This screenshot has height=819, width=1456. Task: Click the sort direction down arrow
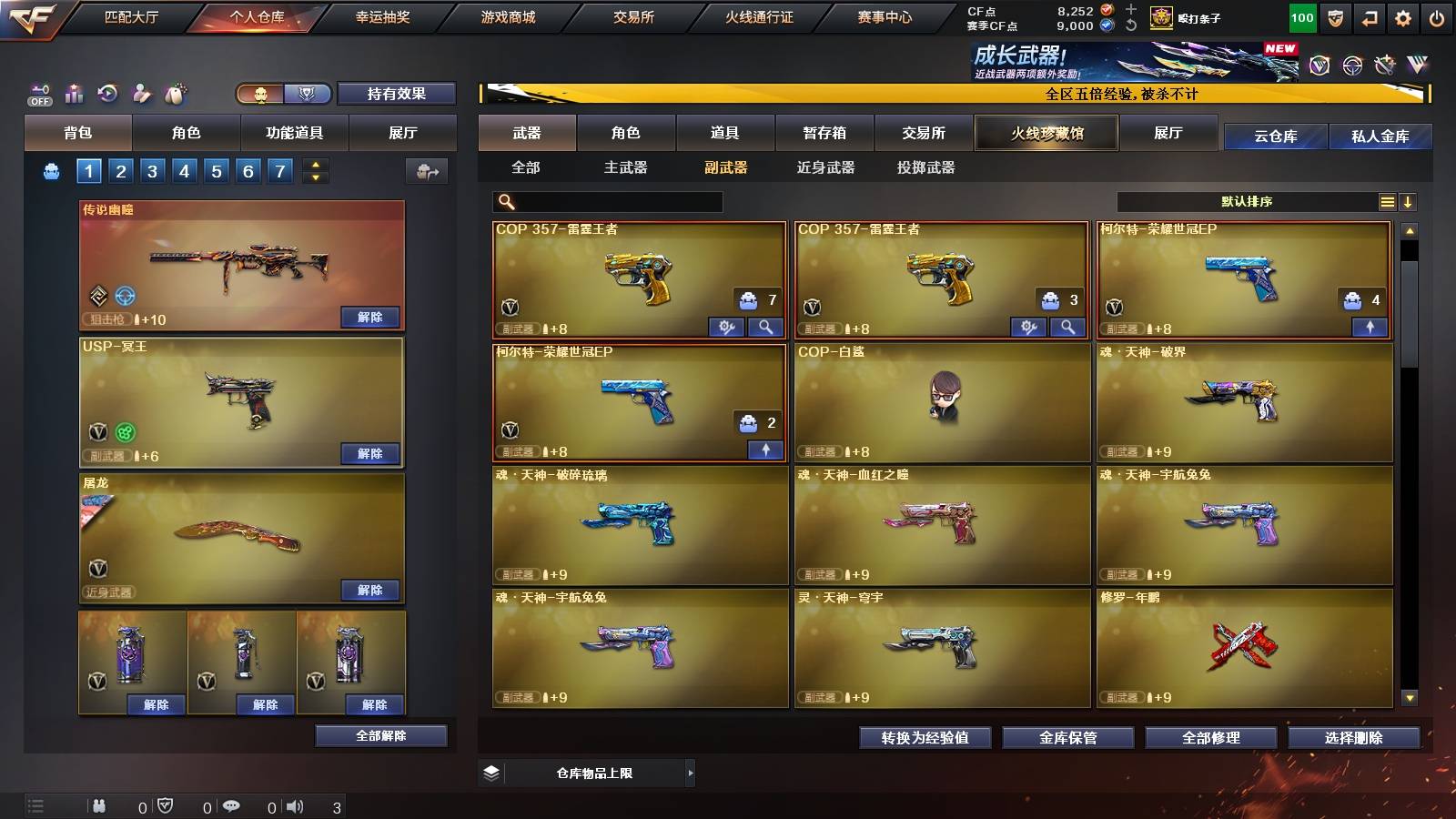(1410, 201)
